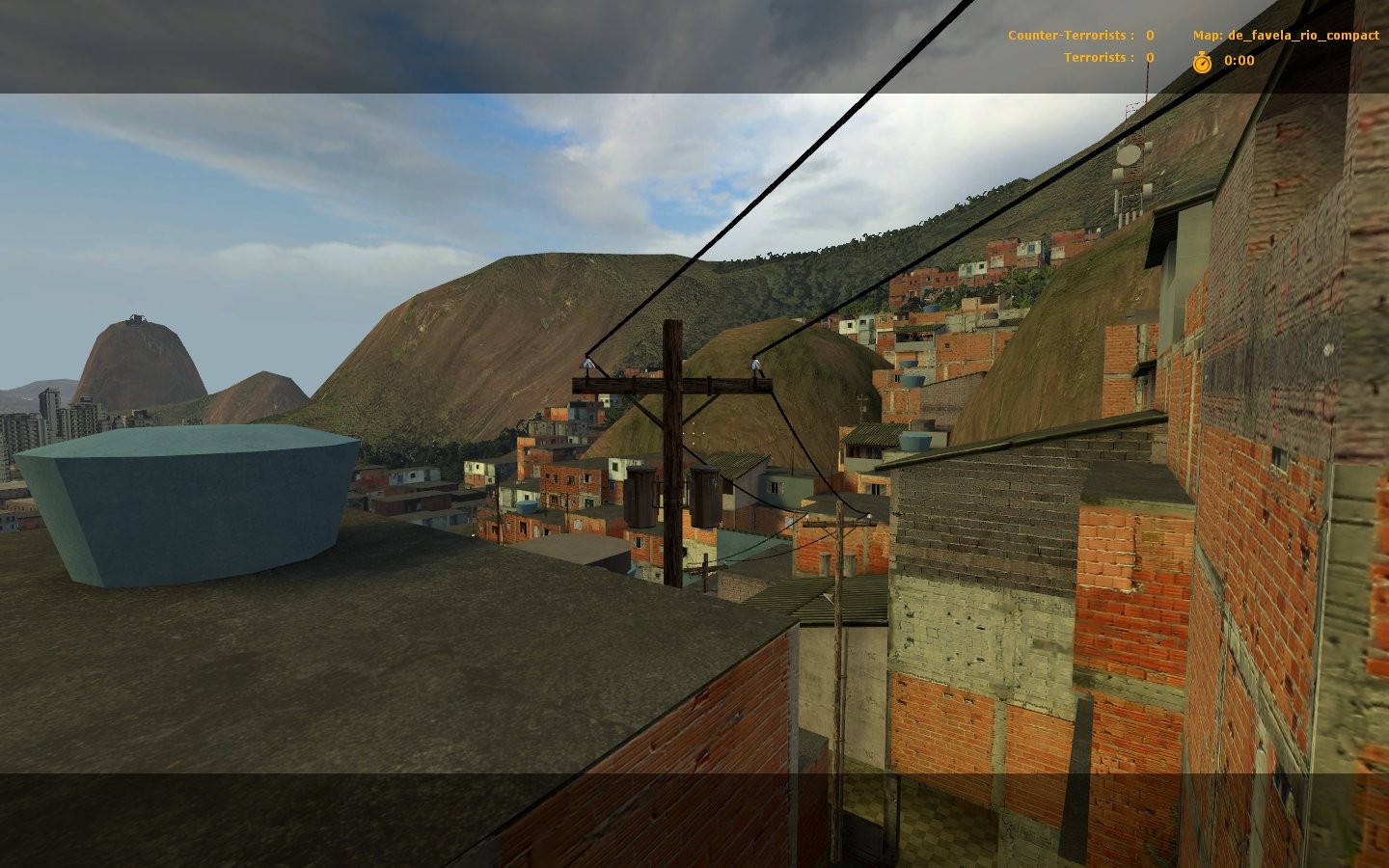Click the Map: text prefix

pyautogui.click(x=1209, y=35)
